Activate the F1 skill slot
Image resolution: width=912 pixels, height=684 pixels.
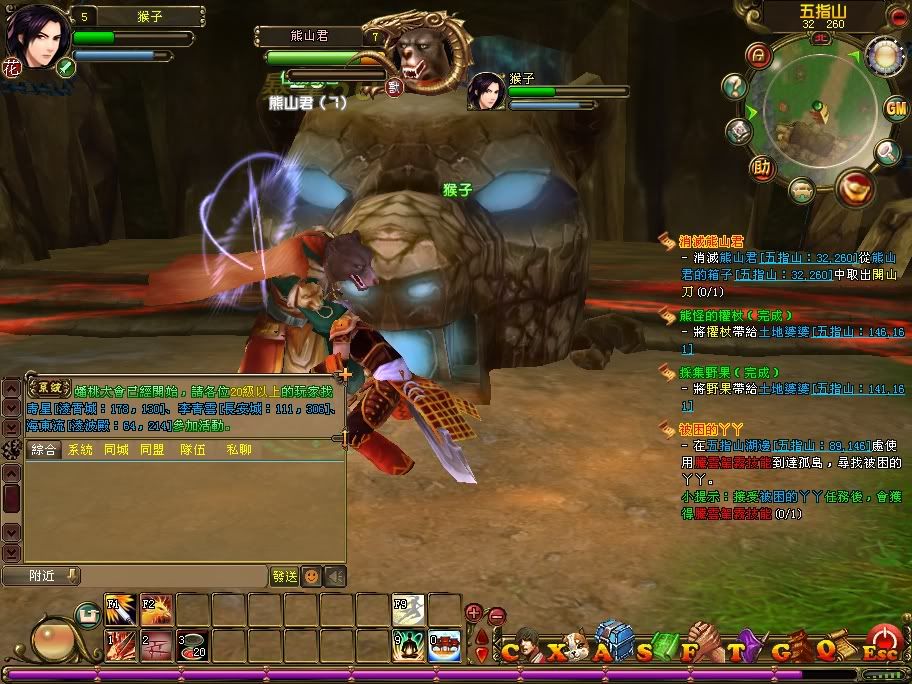pyautogui.click(x=120, y=609)
